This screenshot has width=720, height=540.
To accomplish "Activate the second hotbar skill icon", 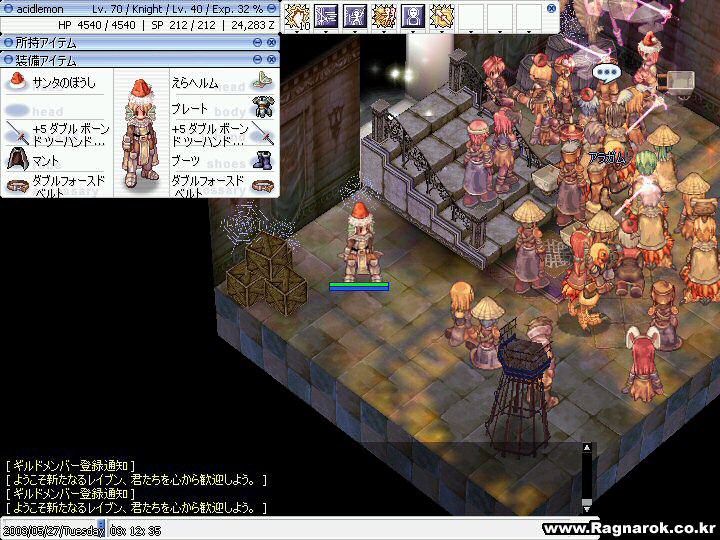I will [x=326, y=16].
